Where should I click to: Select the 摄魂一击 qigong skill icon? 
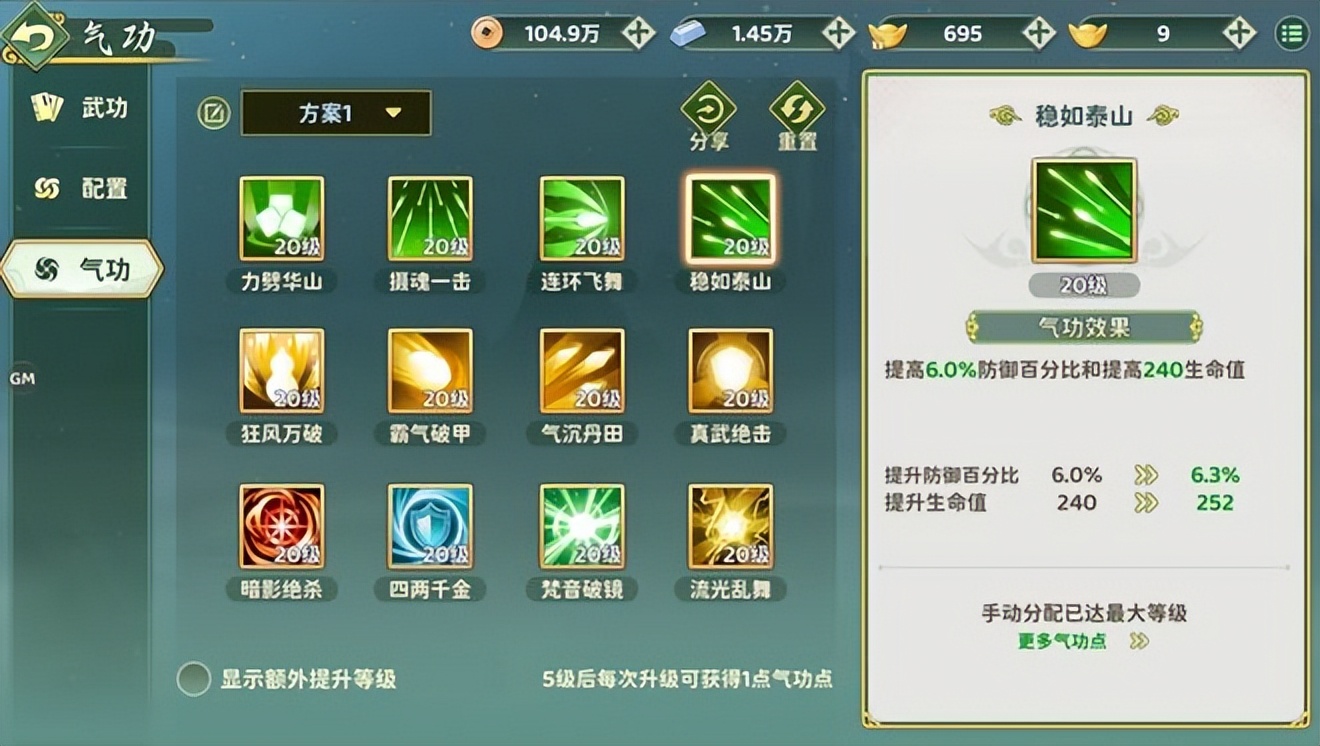[430, 218]
